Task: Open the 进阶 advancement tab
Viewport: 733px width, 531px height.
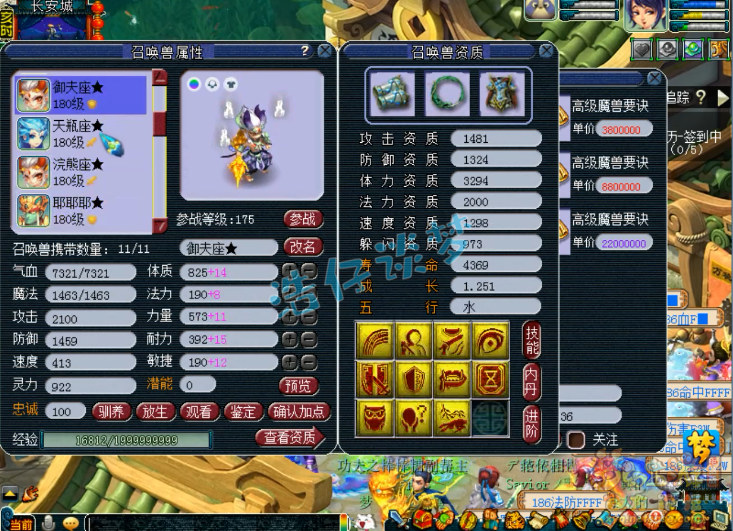Action: (532, 419)
